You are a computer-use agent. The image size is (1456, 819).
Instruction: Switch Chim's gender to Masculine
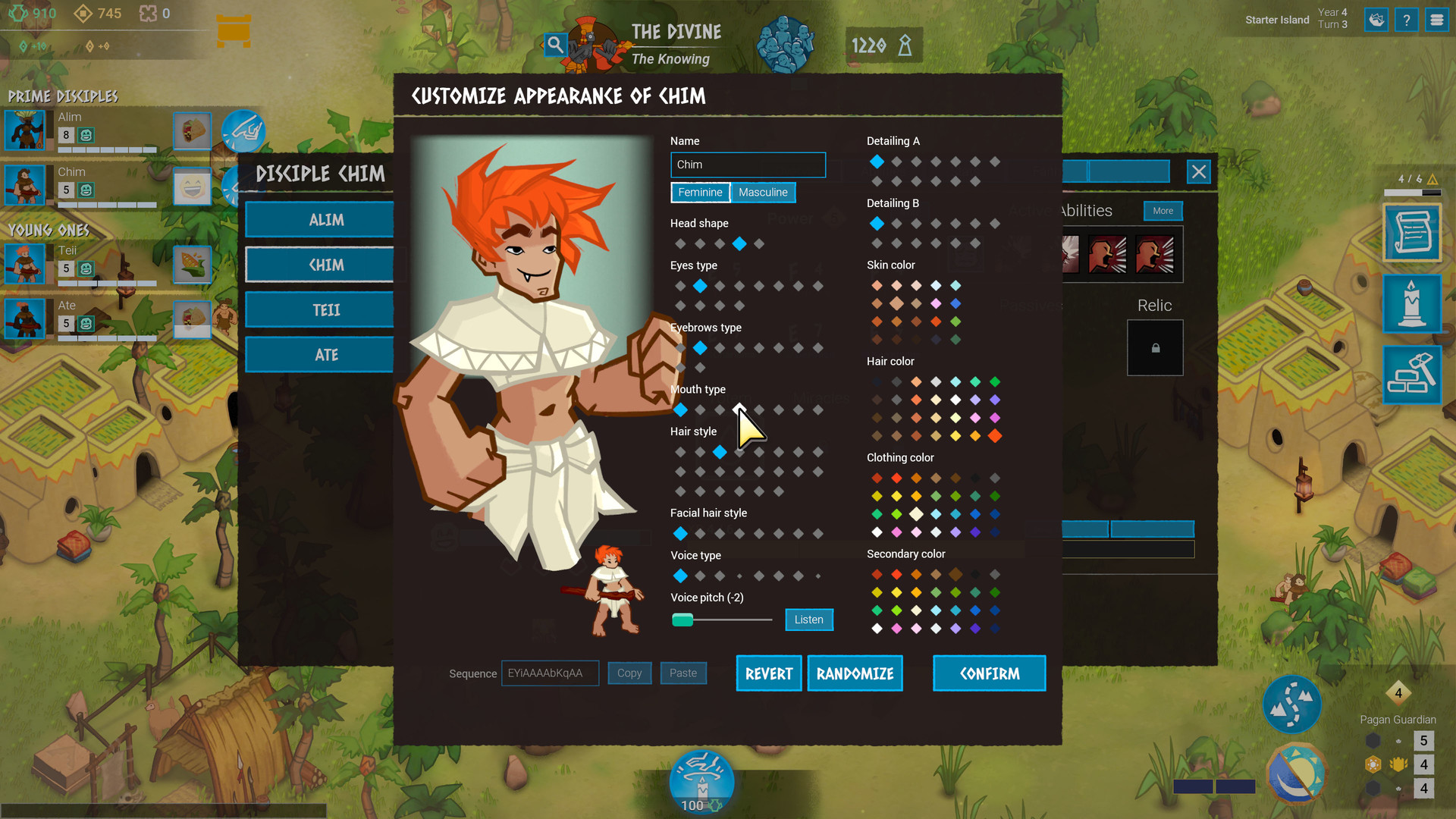(x=763, y=193)
